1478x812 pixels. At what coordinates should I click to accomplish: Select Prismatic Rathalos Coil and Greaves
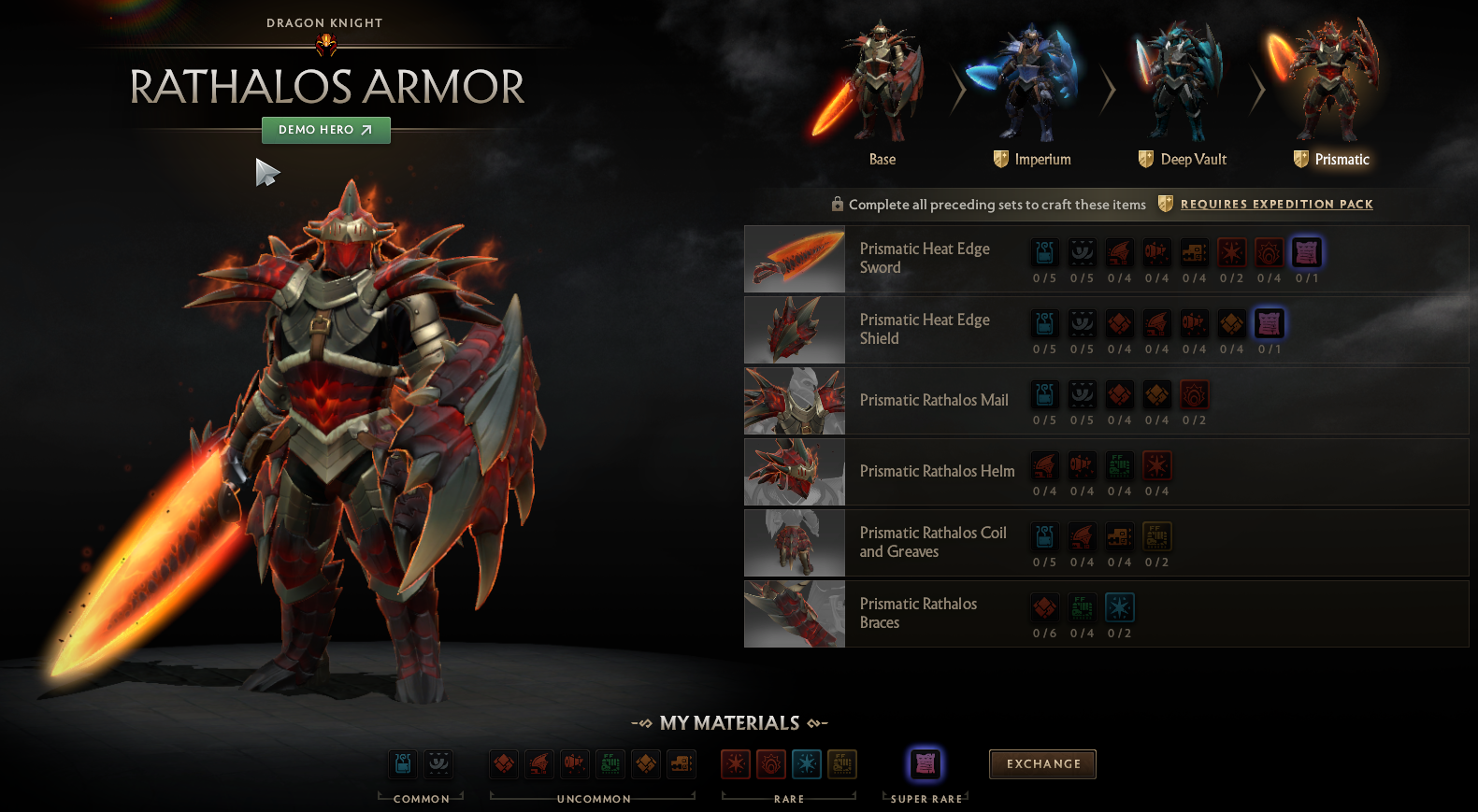click(933, 542)
